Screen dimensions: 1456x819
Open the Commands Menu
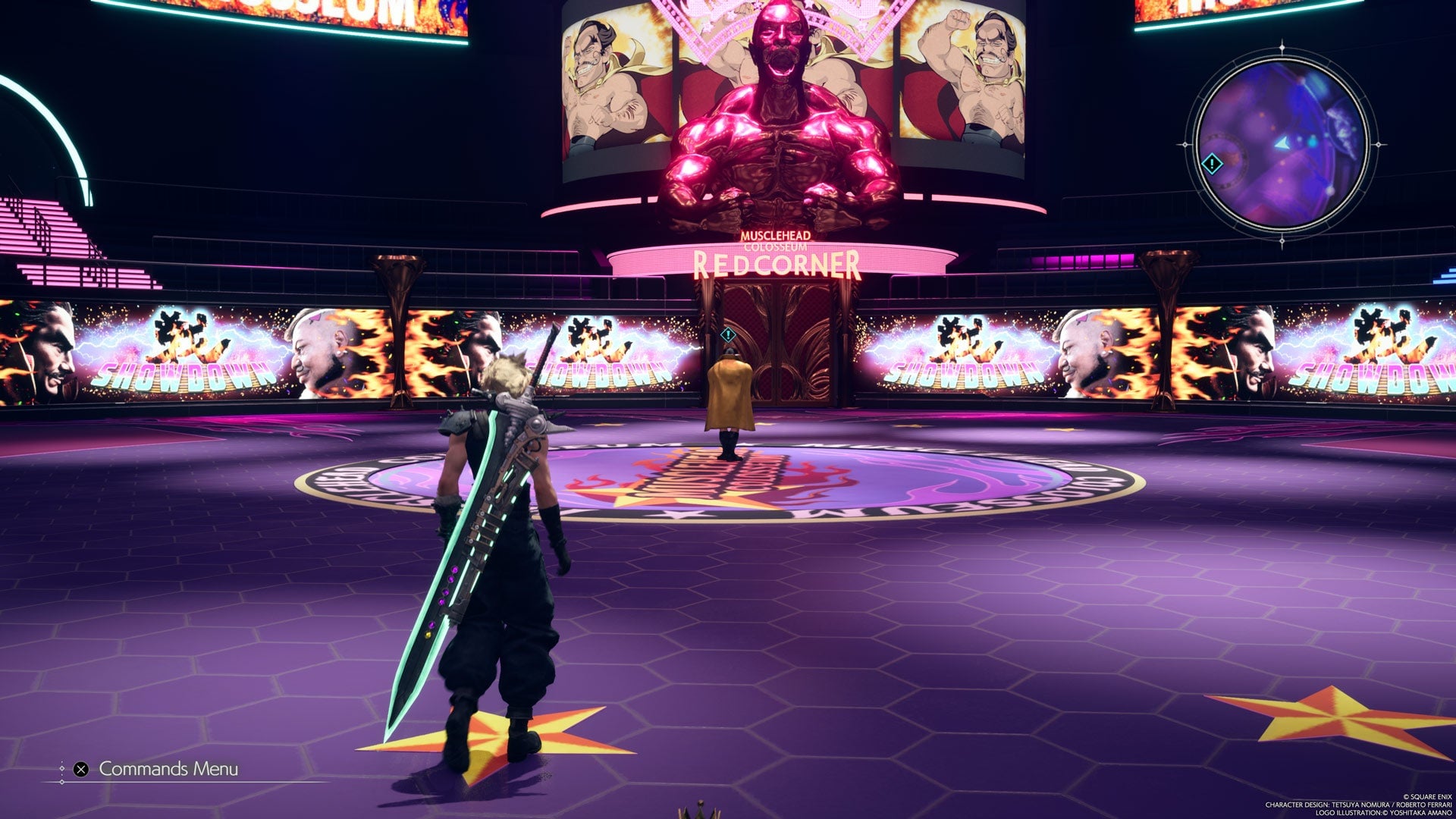tap(168, 769)
